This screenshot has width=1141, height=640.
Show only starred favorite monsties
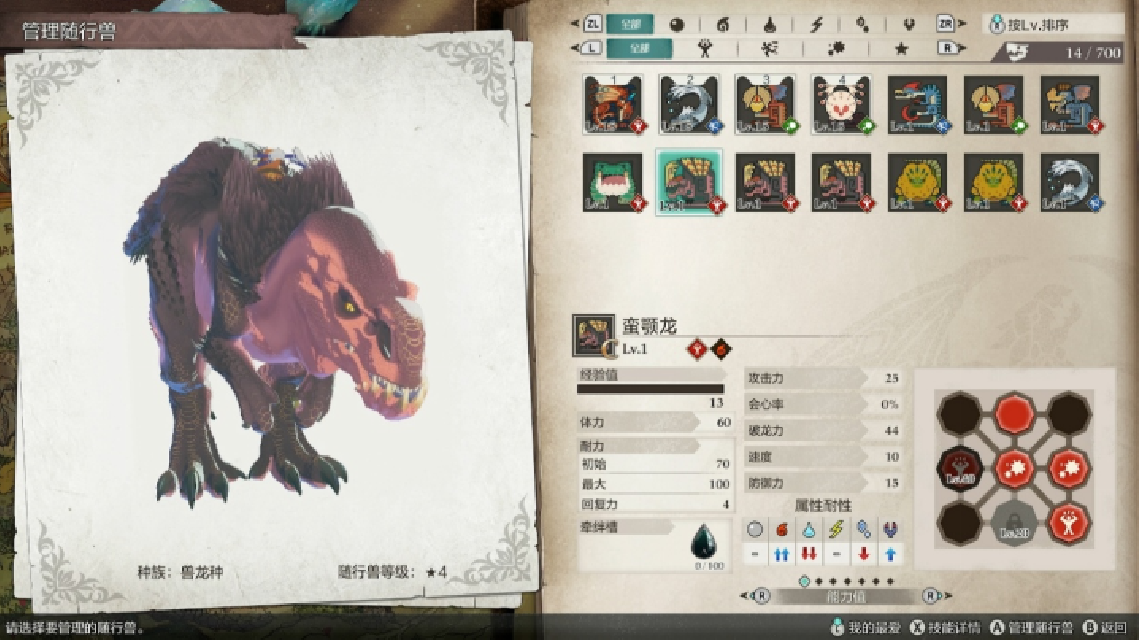tap(901, 48)
